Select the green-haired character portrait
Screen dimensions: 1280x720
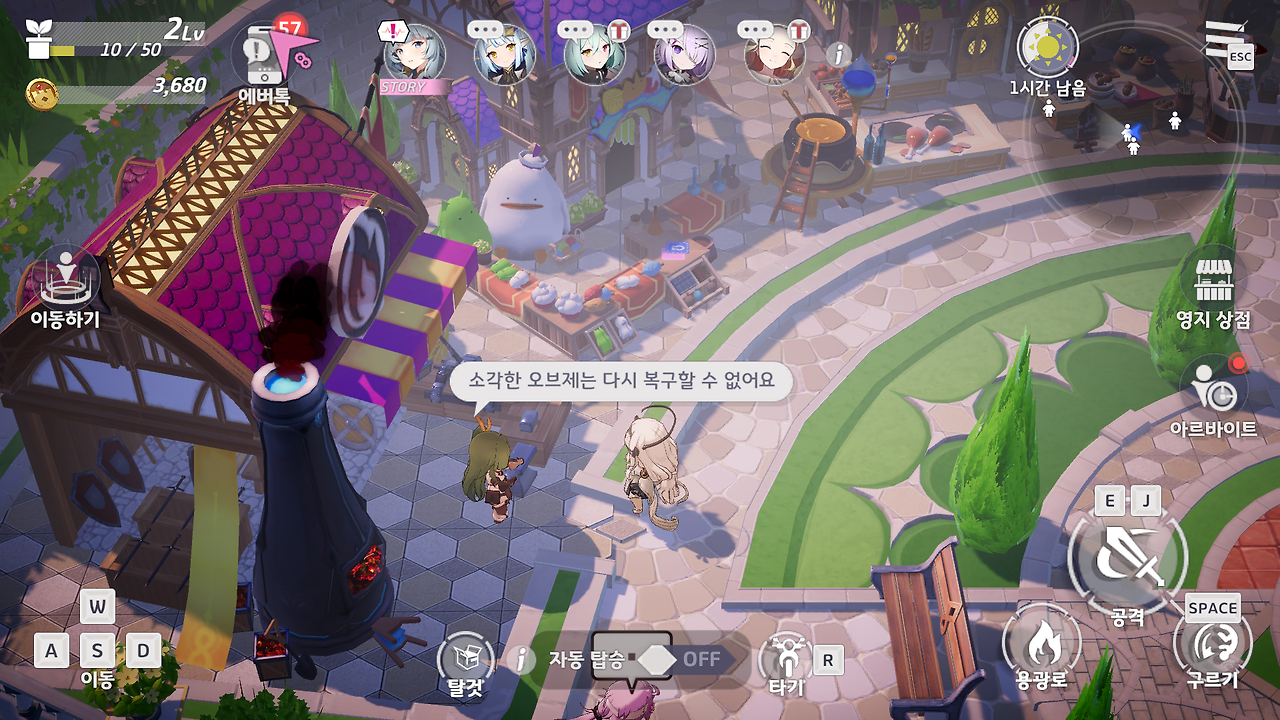[594, 55]
